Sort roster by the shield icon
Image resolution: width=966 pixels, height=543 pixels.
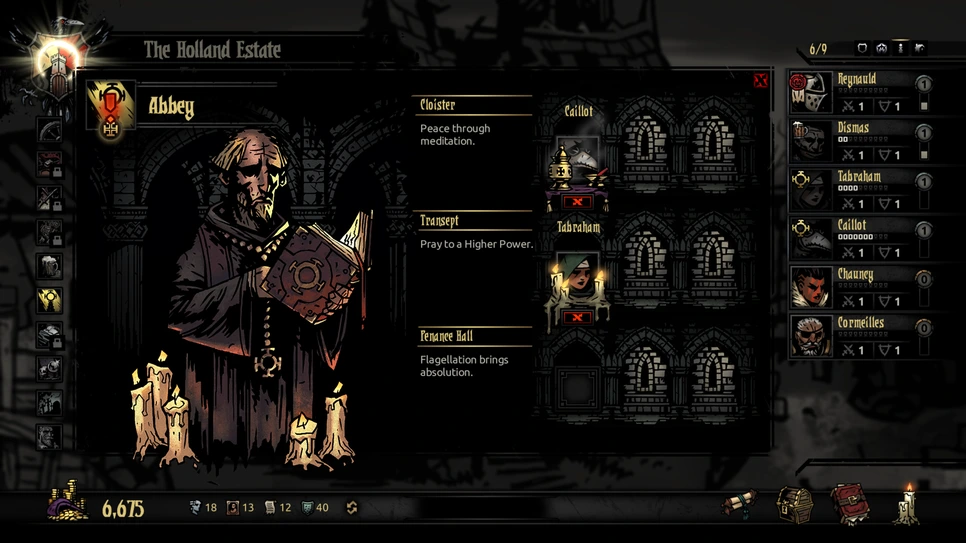[x=862, y=48]
